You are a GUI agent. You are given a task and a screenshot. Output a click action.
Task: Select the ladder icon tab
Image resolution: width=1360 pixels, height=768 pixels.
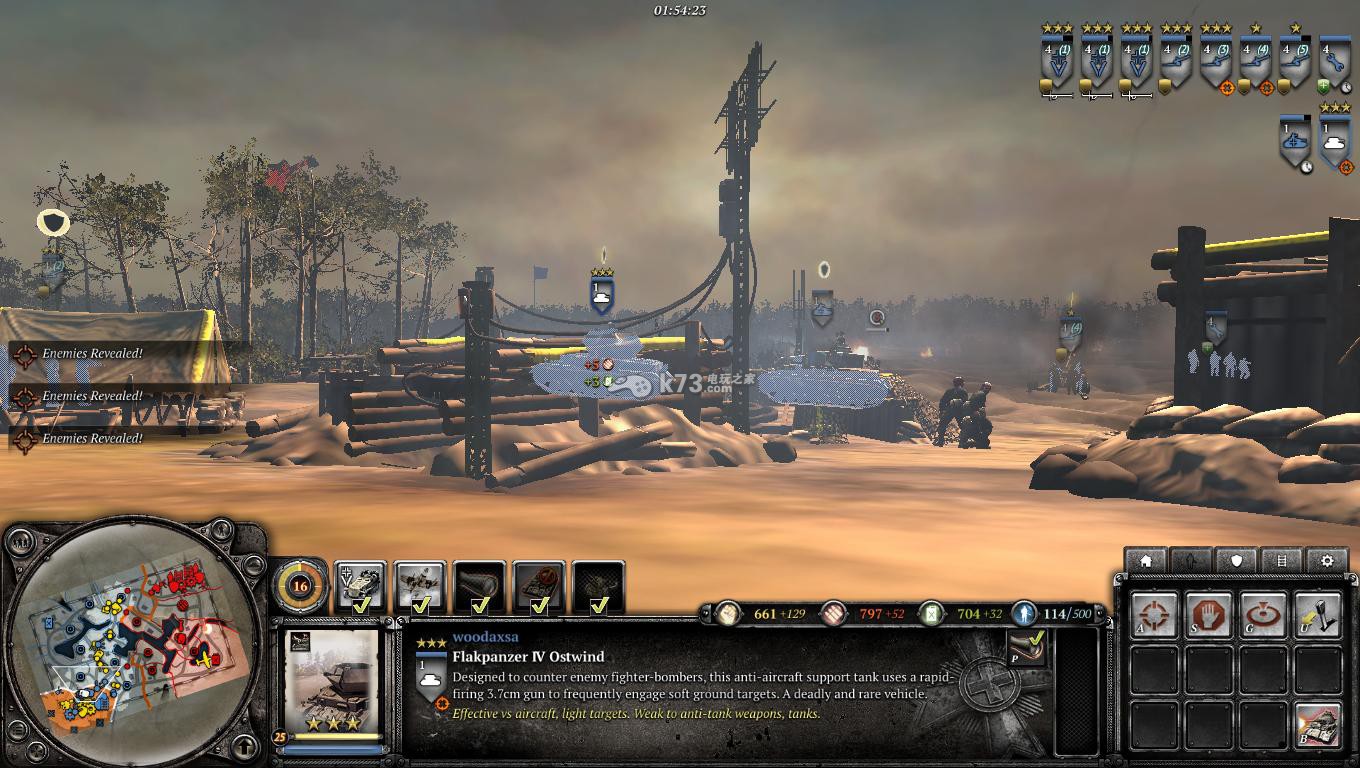click(1282, 561)
